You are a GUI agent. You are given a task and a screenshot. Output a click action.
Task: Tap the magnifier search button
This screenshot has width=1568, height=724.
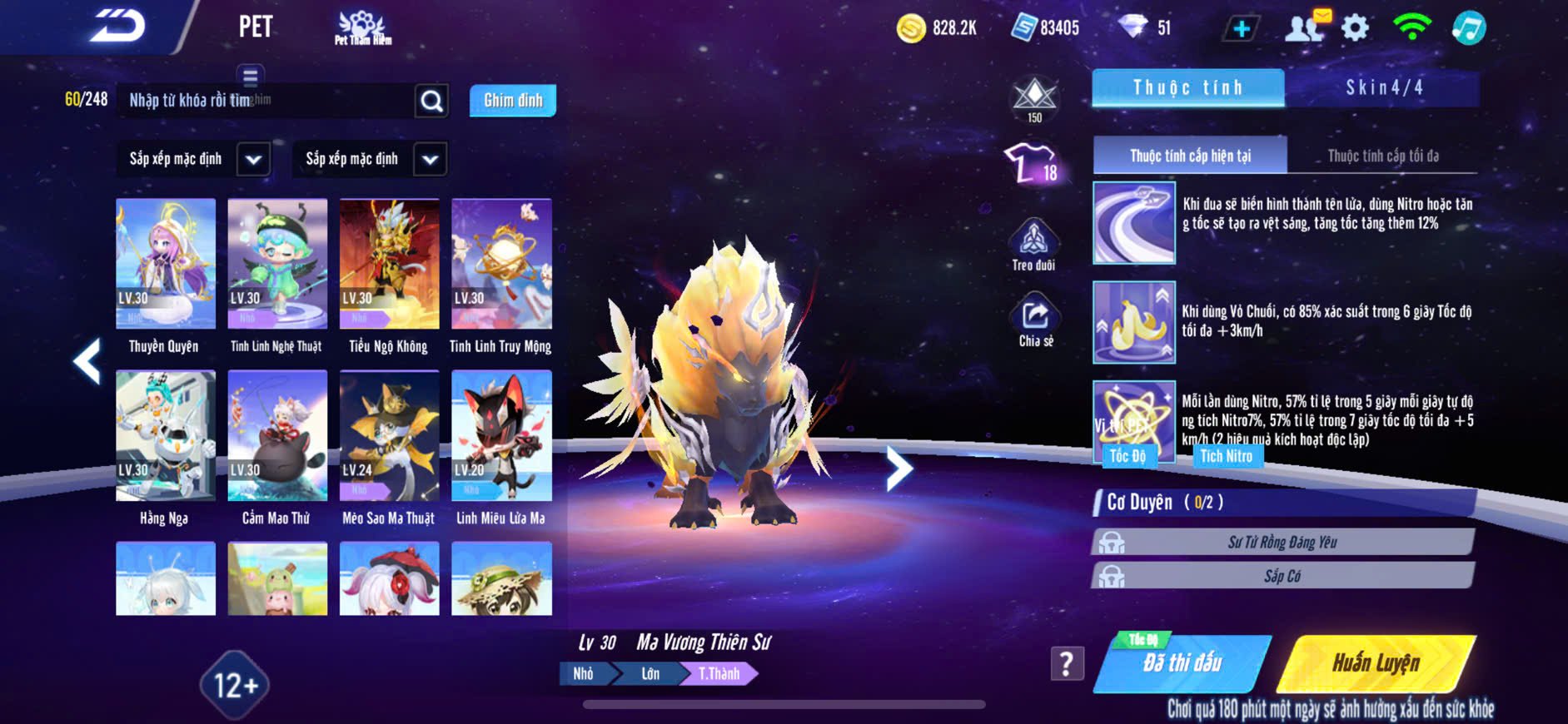[431, 101]
